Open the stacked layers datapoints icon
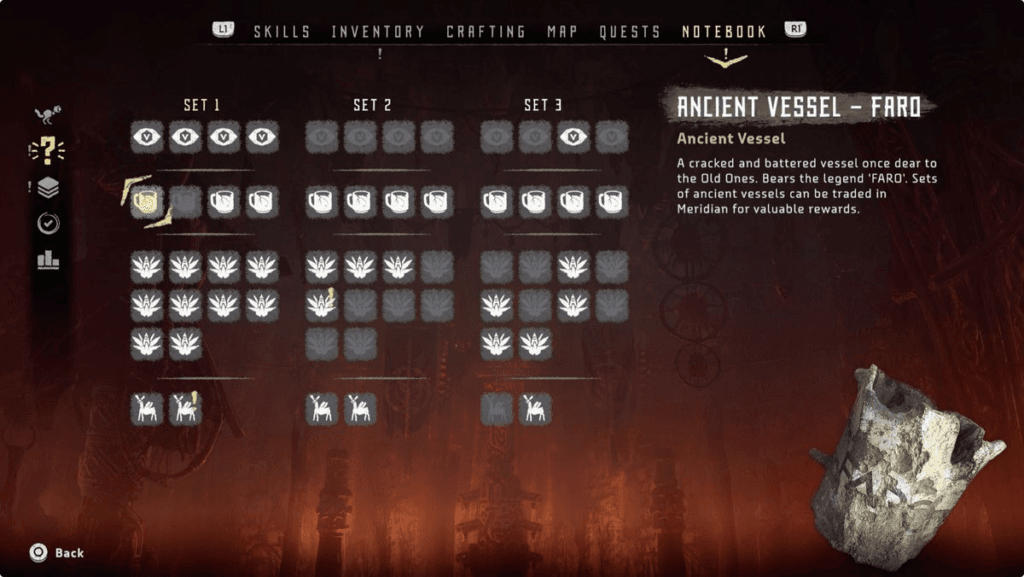 pos(48,187)
